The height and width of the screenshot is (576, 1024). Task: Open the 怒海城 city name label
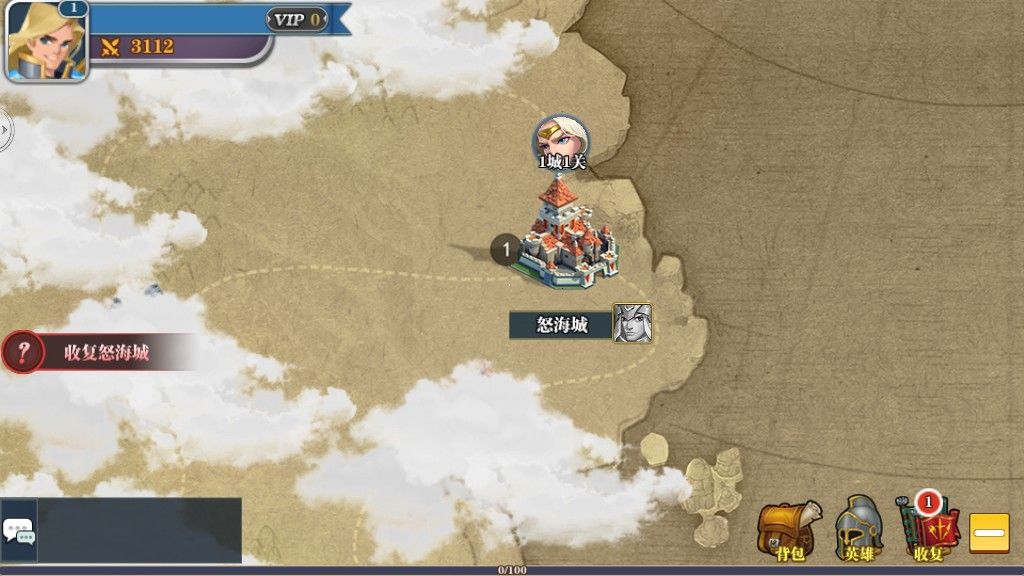pyautogui.click(x=561, y=324)
